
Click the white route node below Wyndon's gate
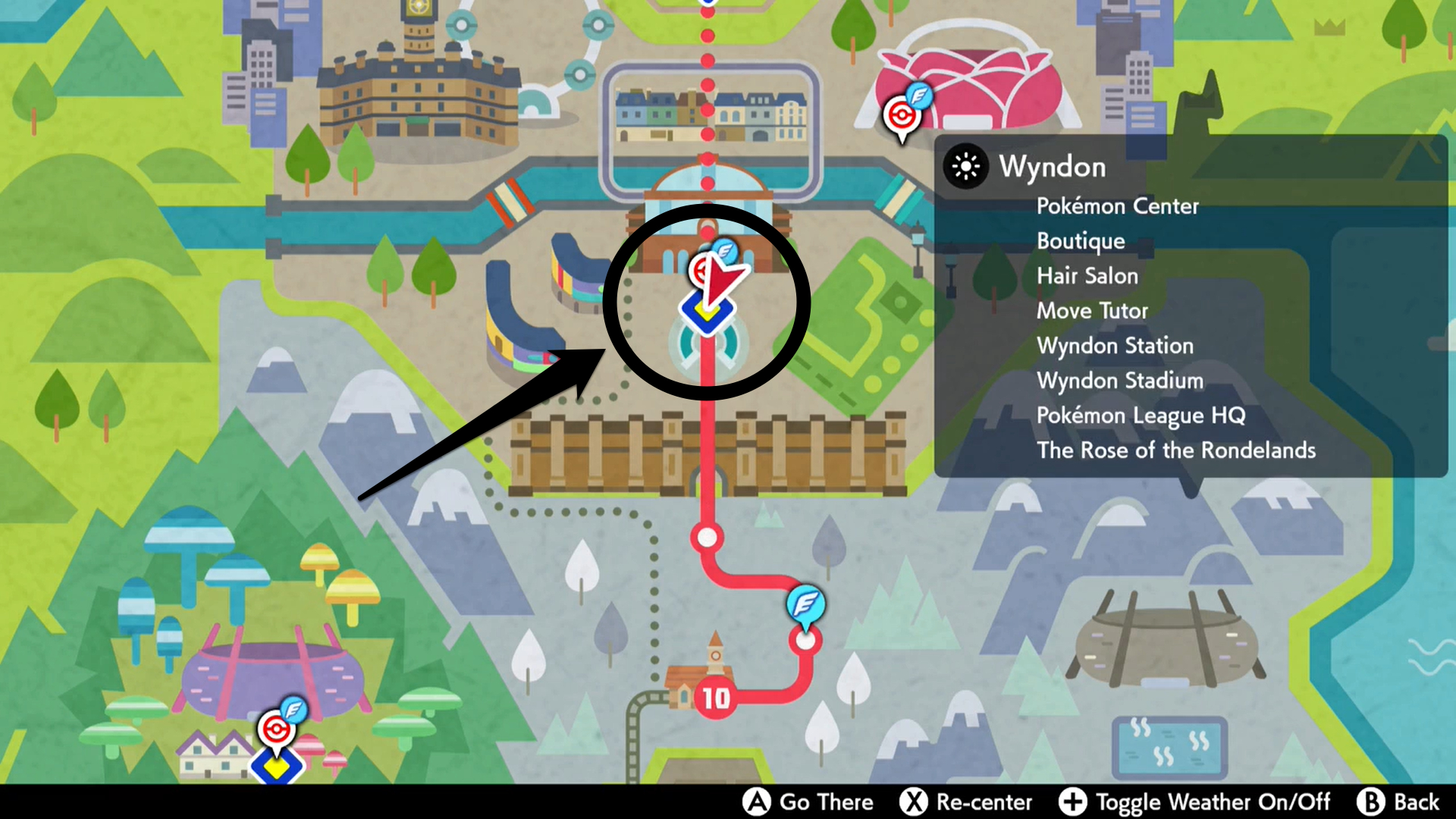[707, 538]
